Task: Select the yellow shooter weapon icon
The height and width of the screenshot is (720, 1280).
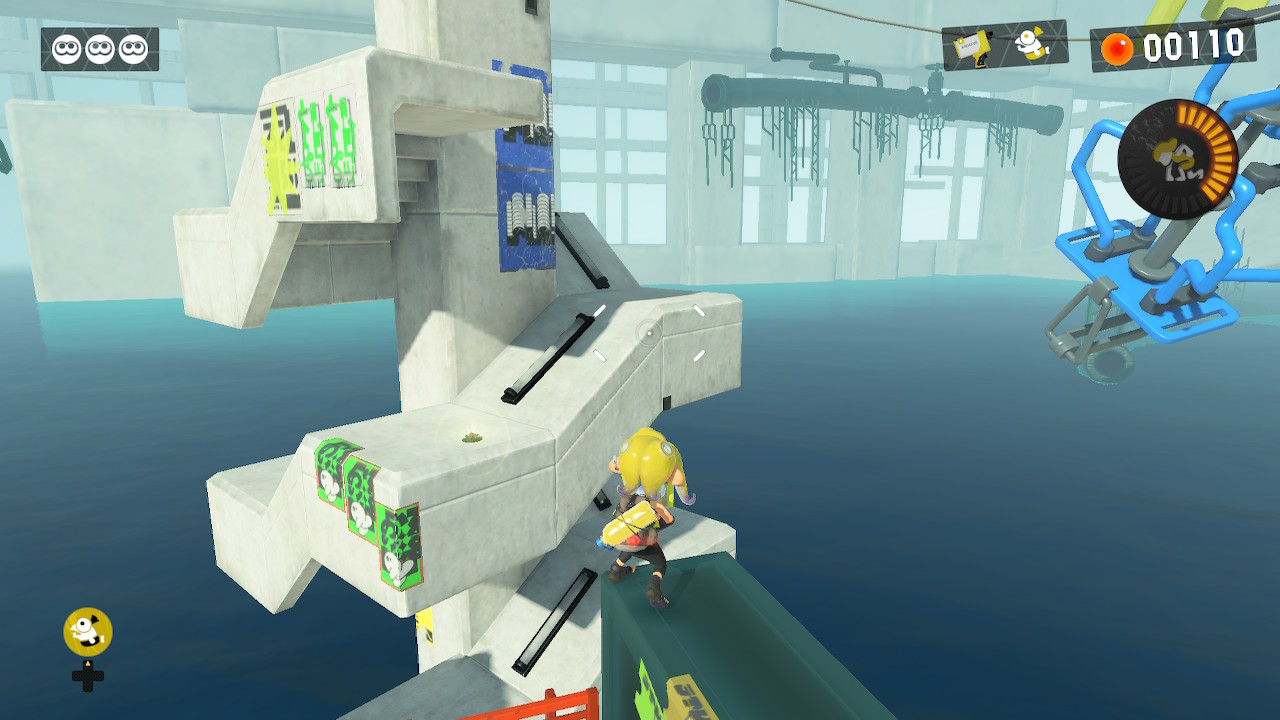Action: click(973, 47)
